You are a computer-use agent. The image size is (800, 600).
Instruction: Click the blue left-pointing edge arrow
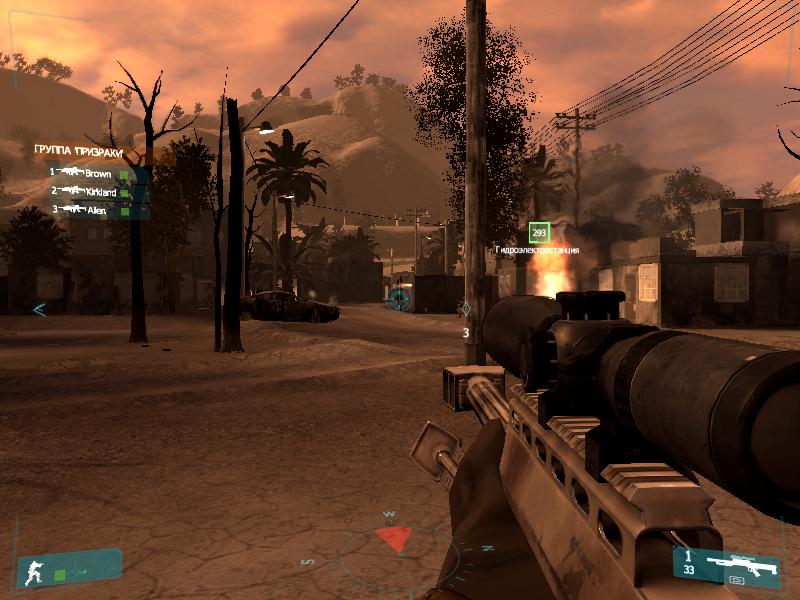point(39,309)
